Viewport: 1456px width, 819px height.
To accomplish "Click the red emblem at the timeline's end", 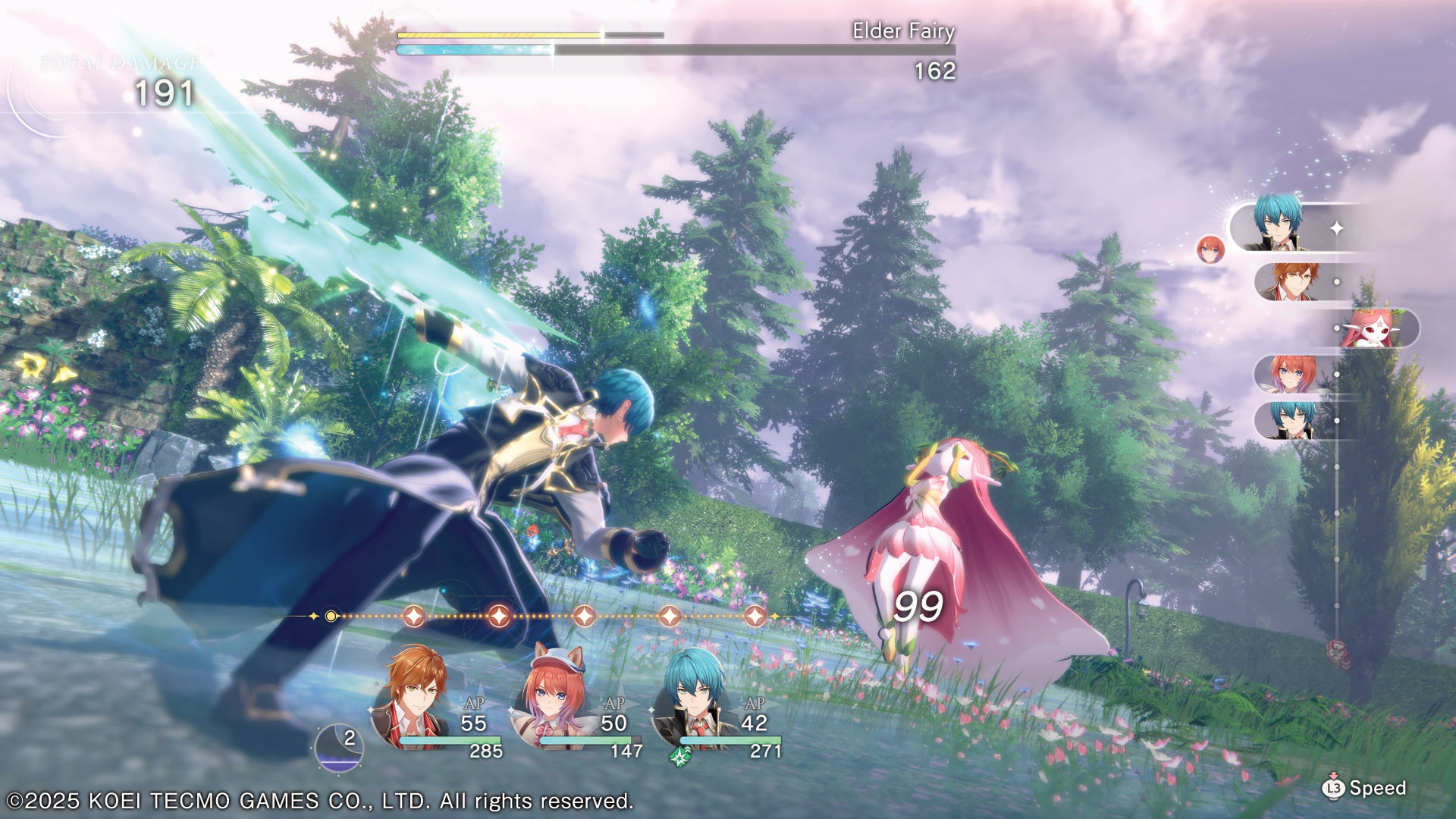I will pyautogui.click(x=1338, y=652).
